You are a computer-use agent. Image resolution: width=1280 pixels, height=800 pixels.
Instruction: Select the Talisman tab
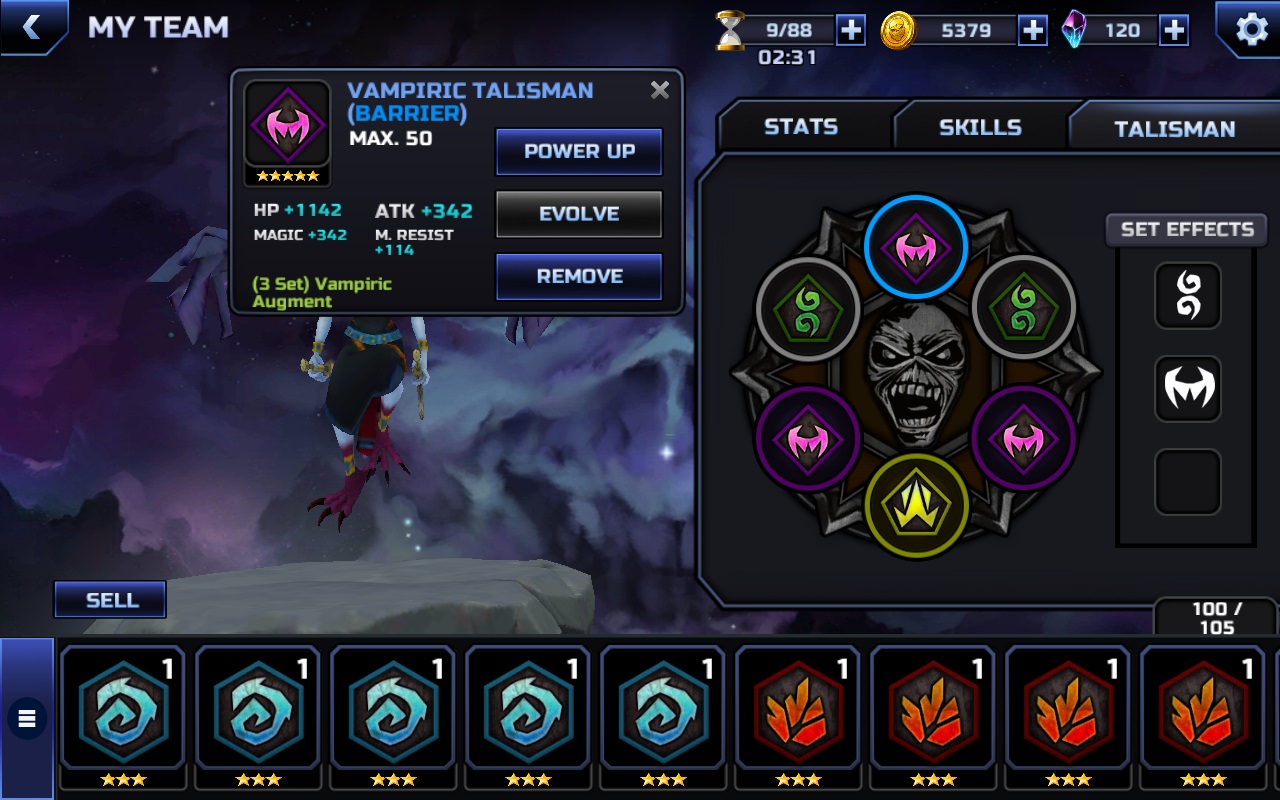tap(1174, 128)
